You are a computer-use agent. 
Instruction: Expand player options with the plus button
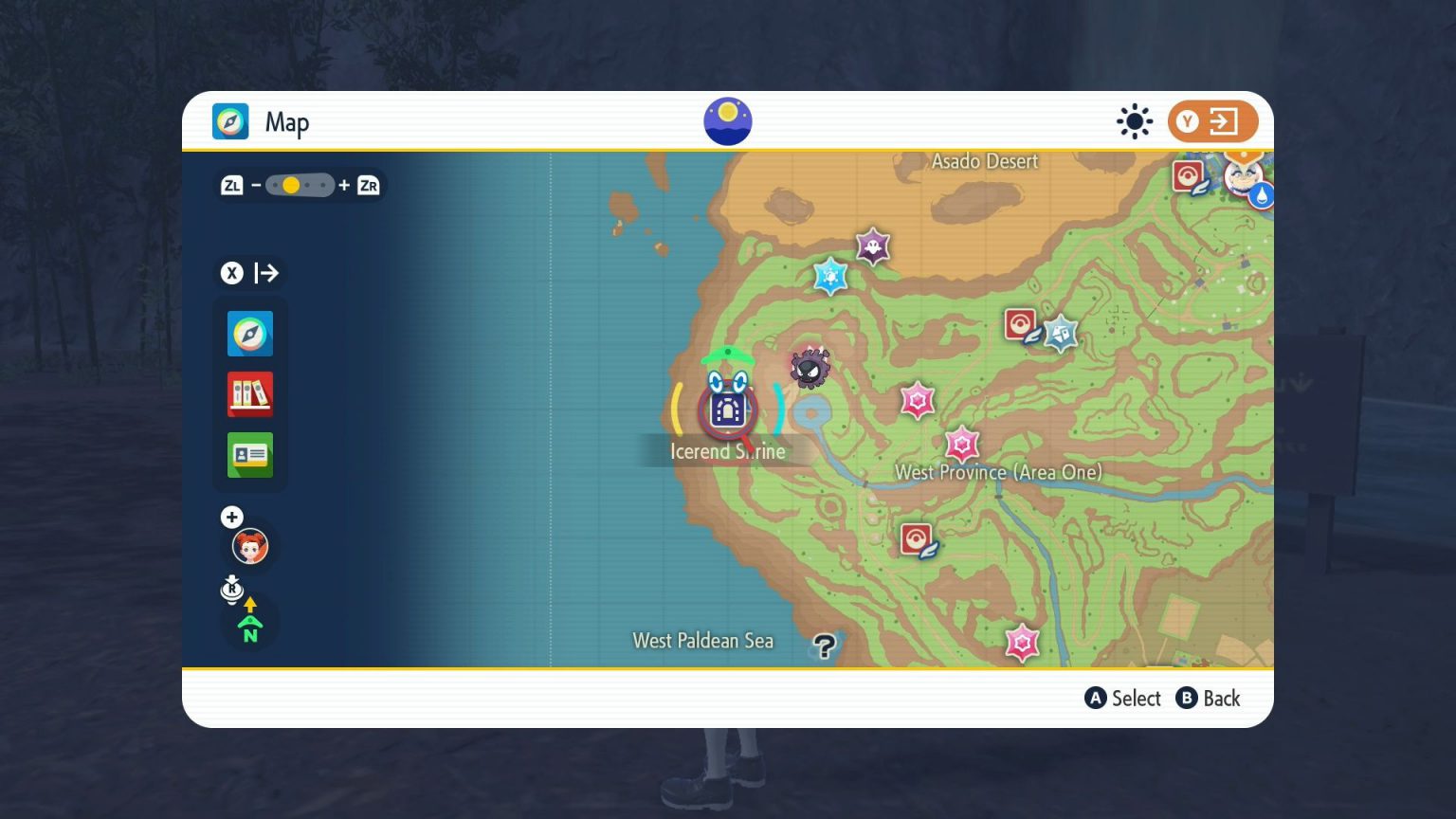click(x=231, y=517)
